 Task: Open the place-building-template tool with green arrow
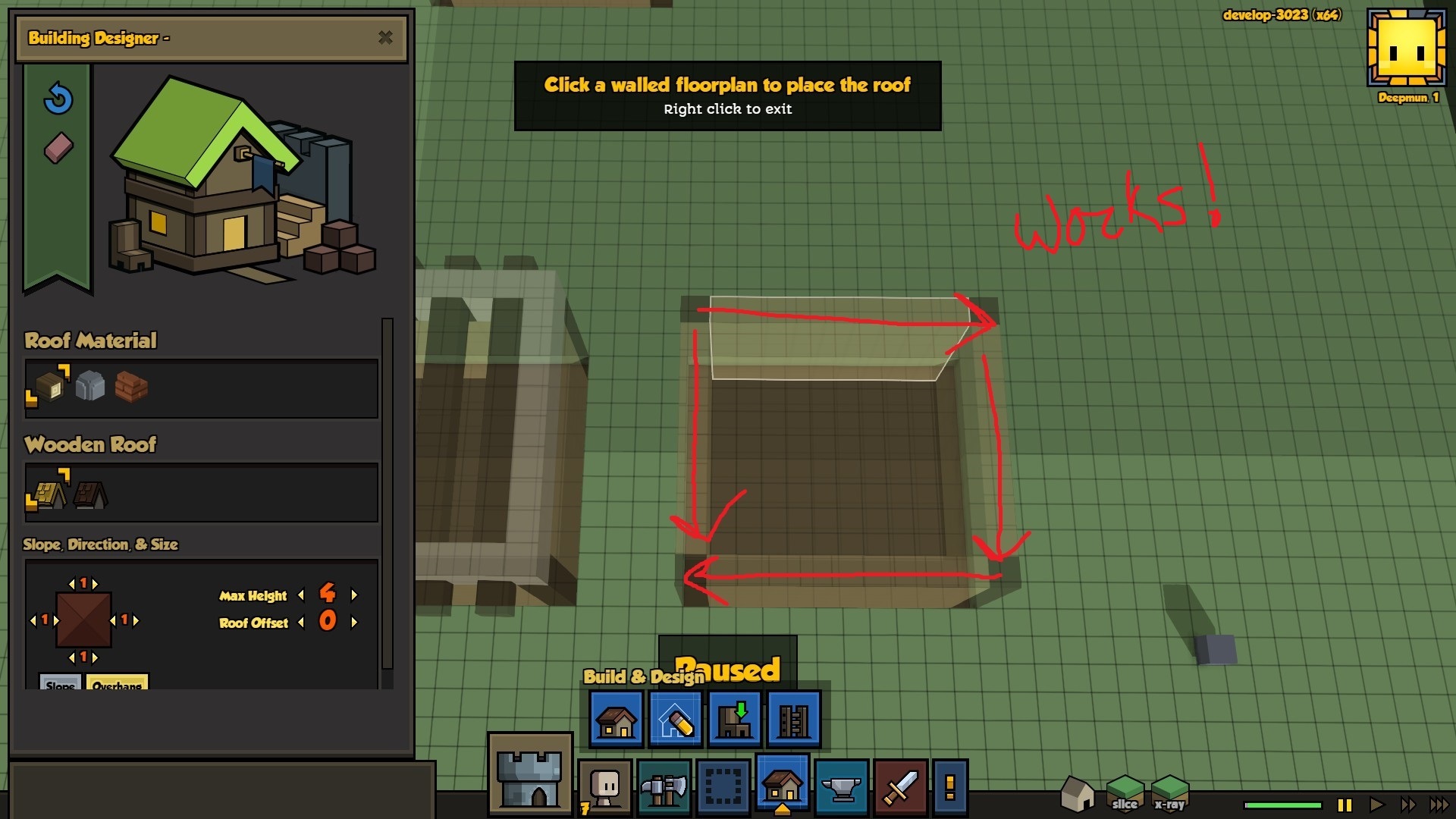(x=735, y=720)
